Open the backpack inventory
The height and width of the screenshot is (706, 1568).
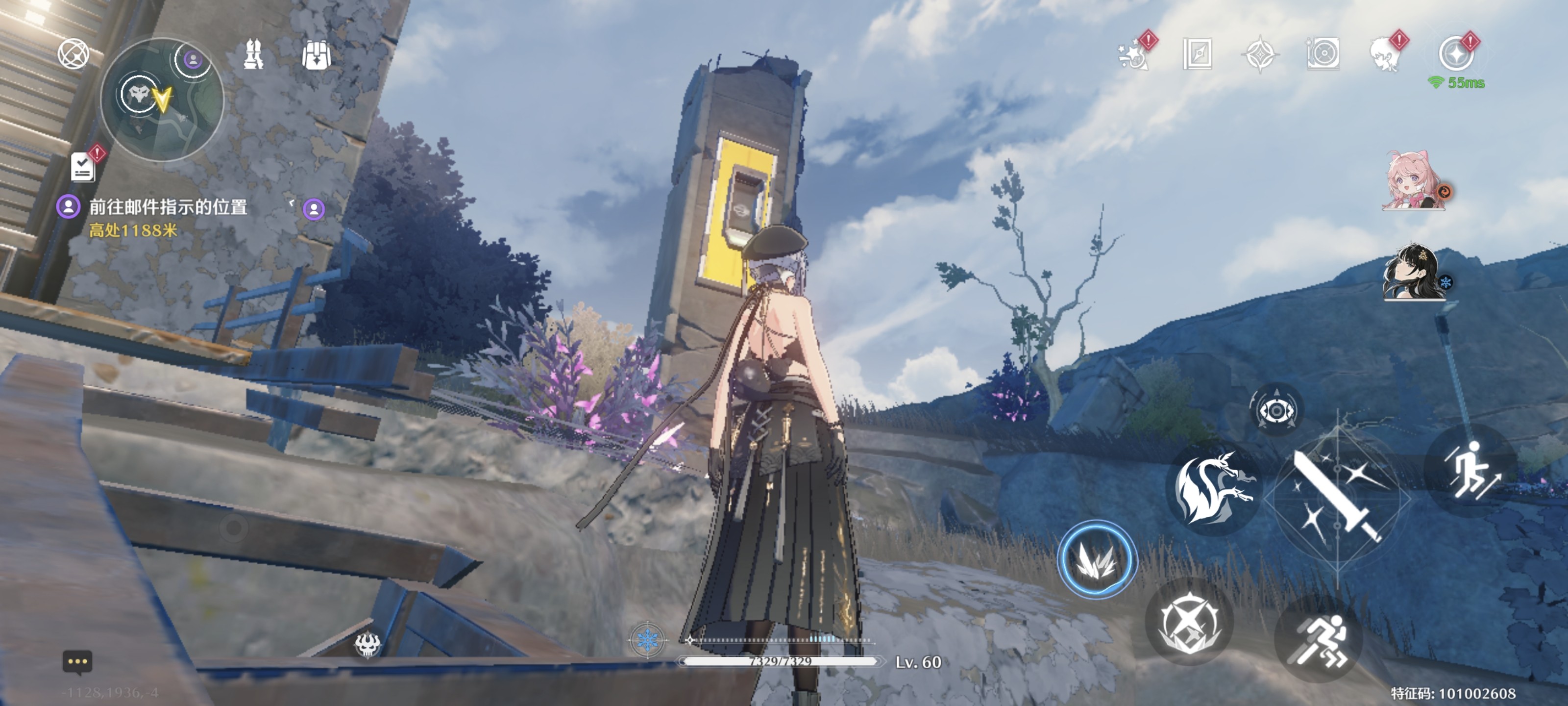pyautogui.click(x=317, y=55)
